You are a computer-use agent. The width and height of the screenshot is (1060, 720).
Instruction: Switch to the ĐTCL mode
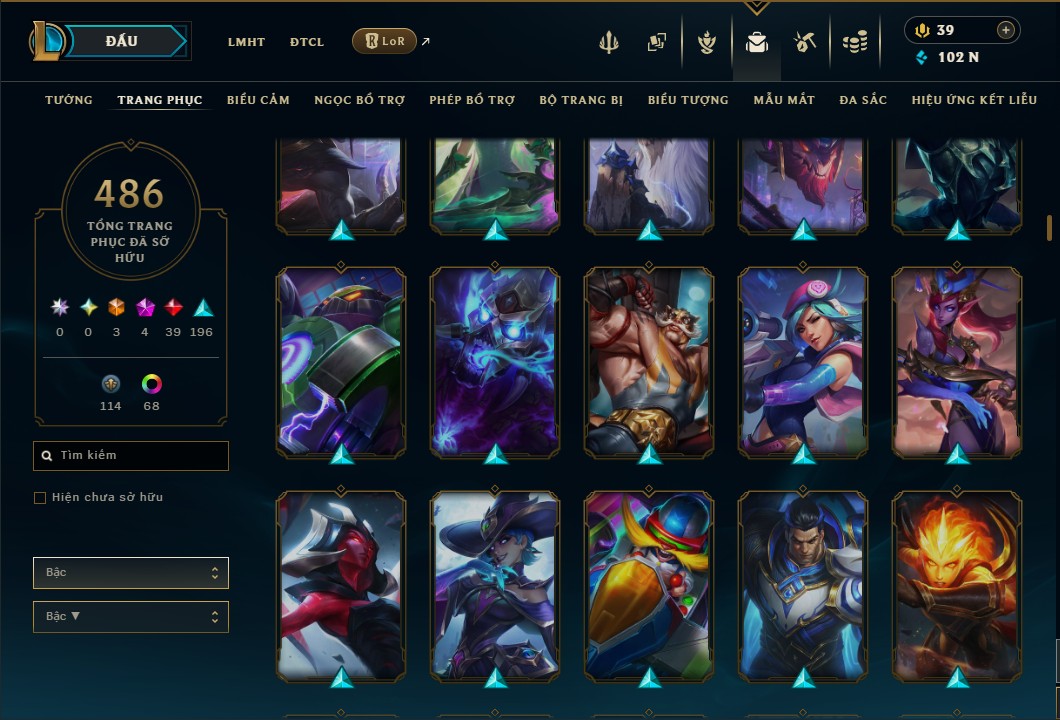pyautogui.click(x=307, y=42)
